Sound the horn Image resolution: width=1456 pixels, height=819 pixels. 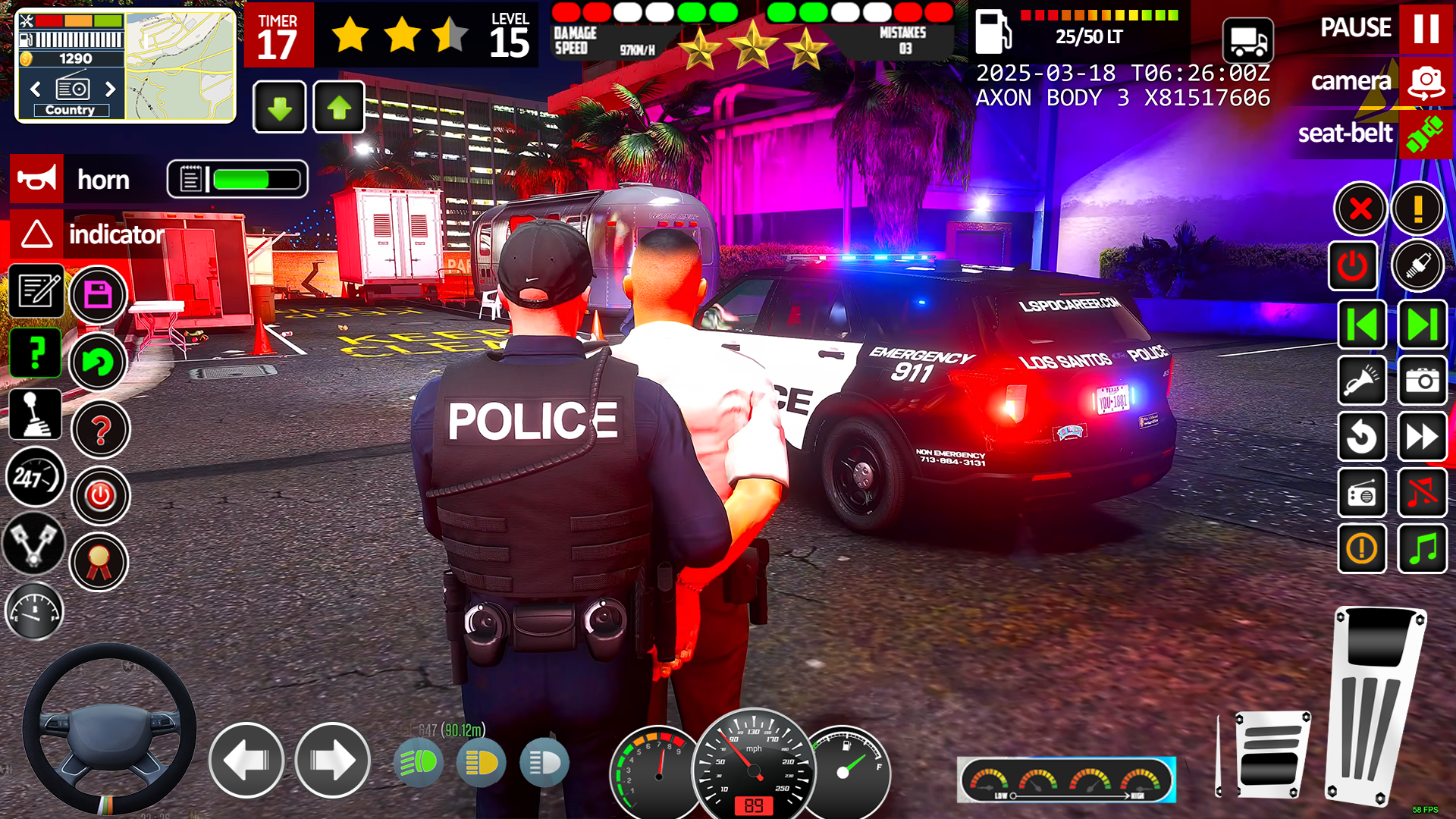click(38, 179)
